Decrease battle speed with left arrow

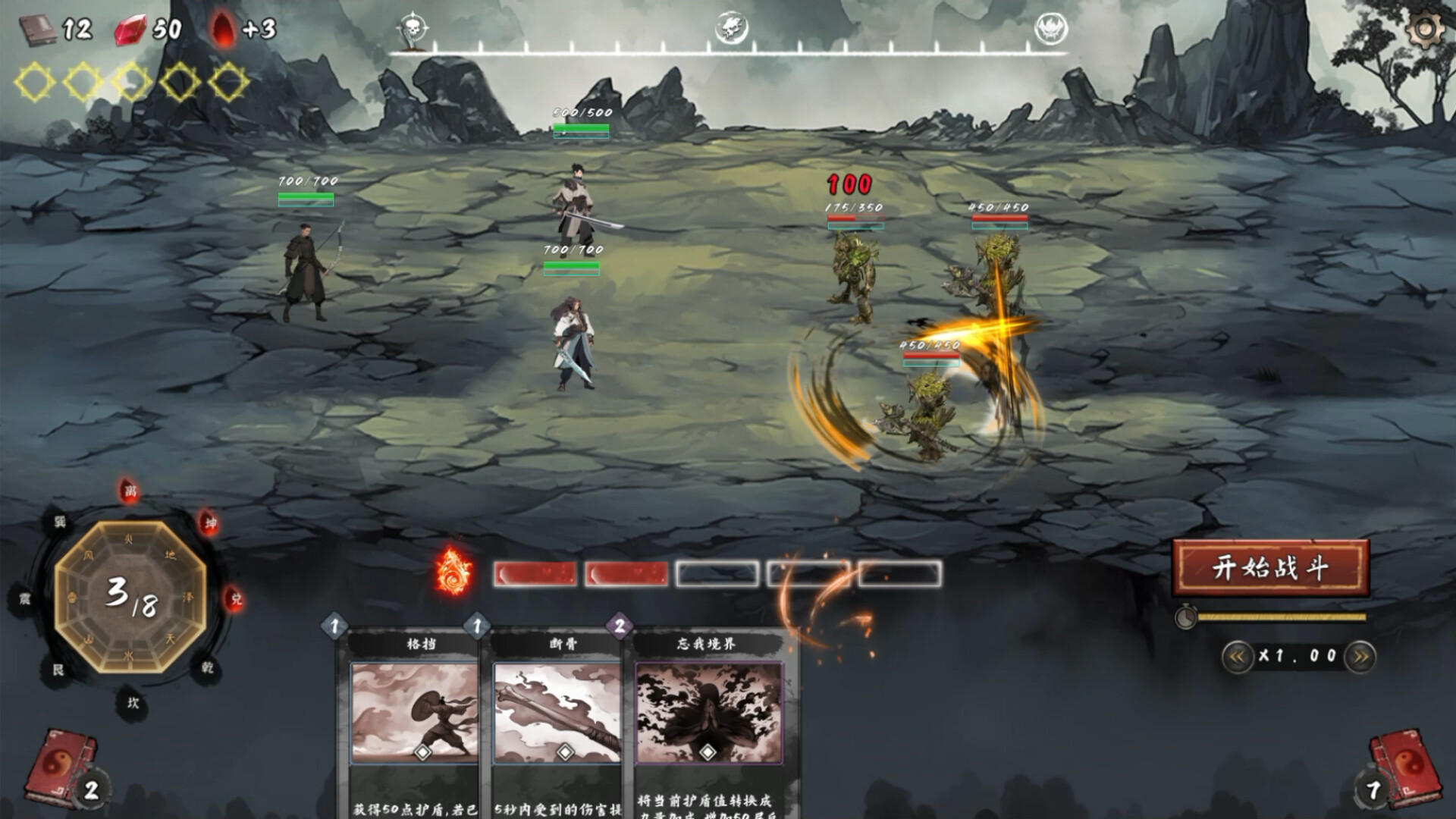pyautogui.click(x=1237, y=657)
